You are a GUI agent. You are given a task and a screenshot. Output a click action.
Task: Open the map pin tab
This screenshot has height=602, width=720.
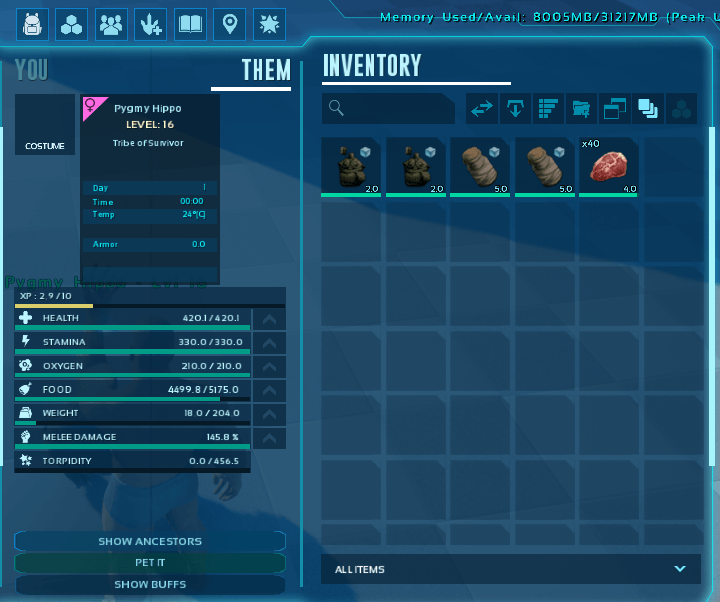230,24
